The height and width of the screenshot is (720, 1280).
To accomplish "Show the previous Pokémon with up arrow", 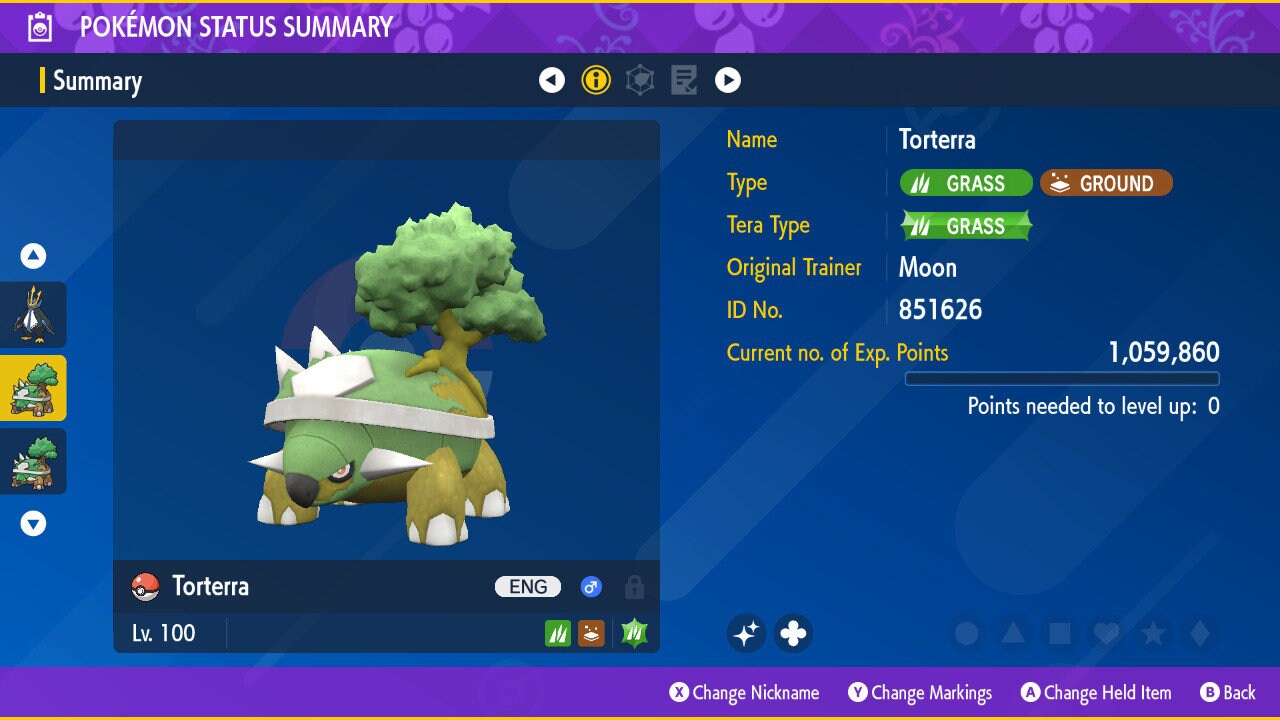I will [33, 257].
